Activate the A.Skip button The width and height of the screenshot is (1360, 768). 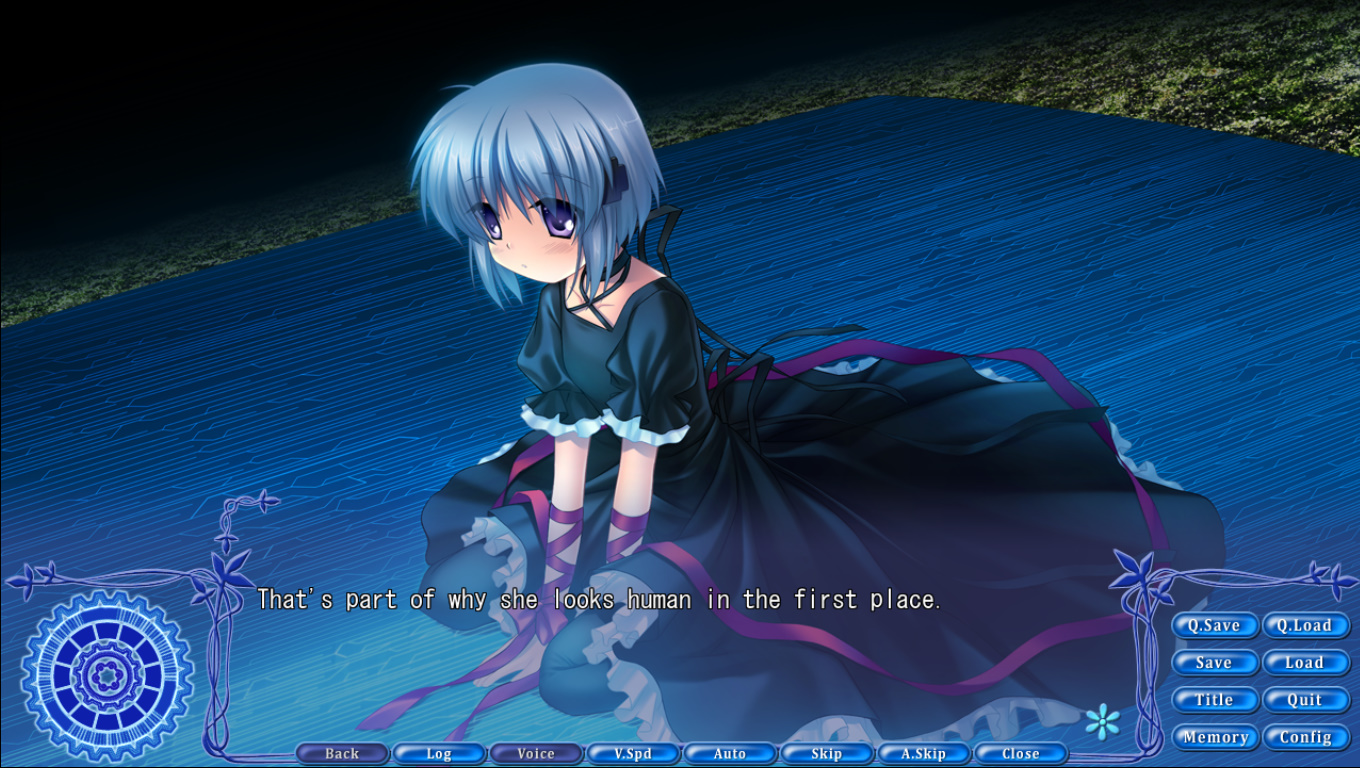pos(924,754)
